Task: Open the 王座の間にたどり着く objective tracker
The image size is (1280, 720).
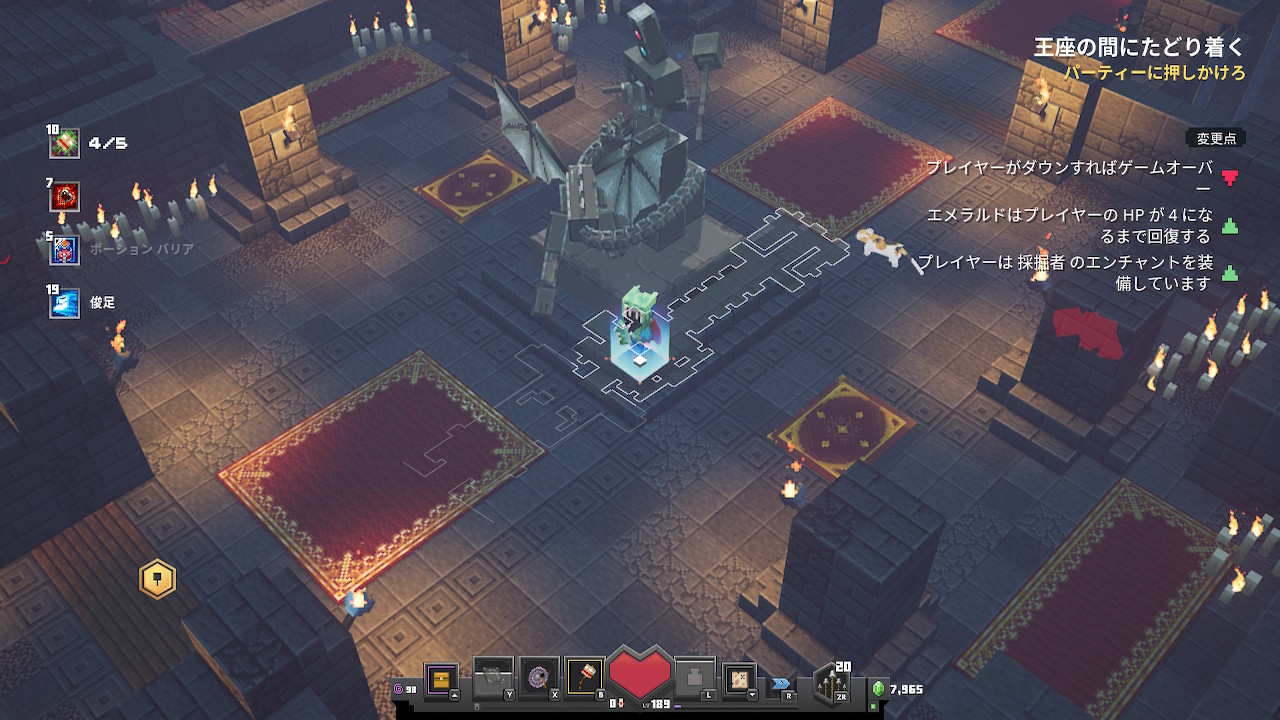Action: [x=1139, y=47]
